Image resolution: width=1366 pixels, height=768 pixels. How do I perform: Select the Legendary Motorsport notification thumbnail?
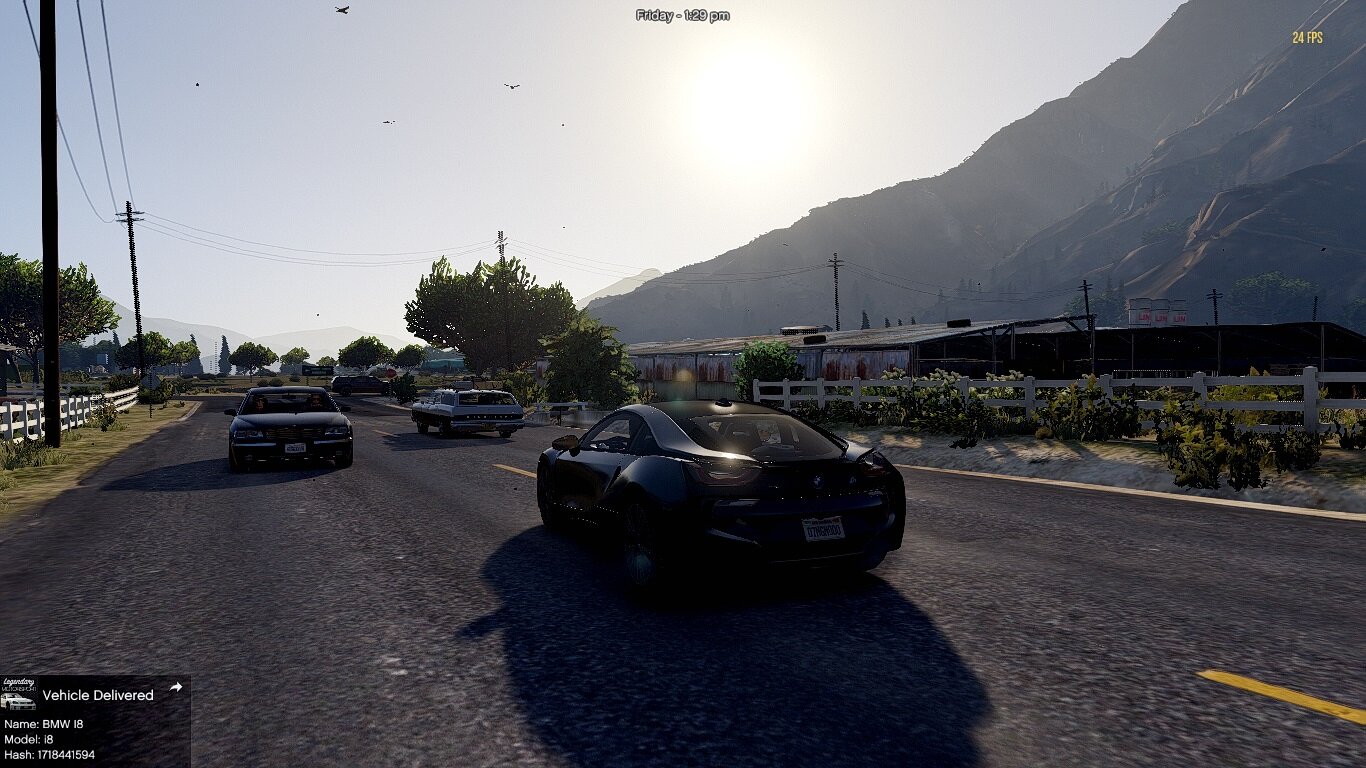pyautogui.click(x=18, y=694)
